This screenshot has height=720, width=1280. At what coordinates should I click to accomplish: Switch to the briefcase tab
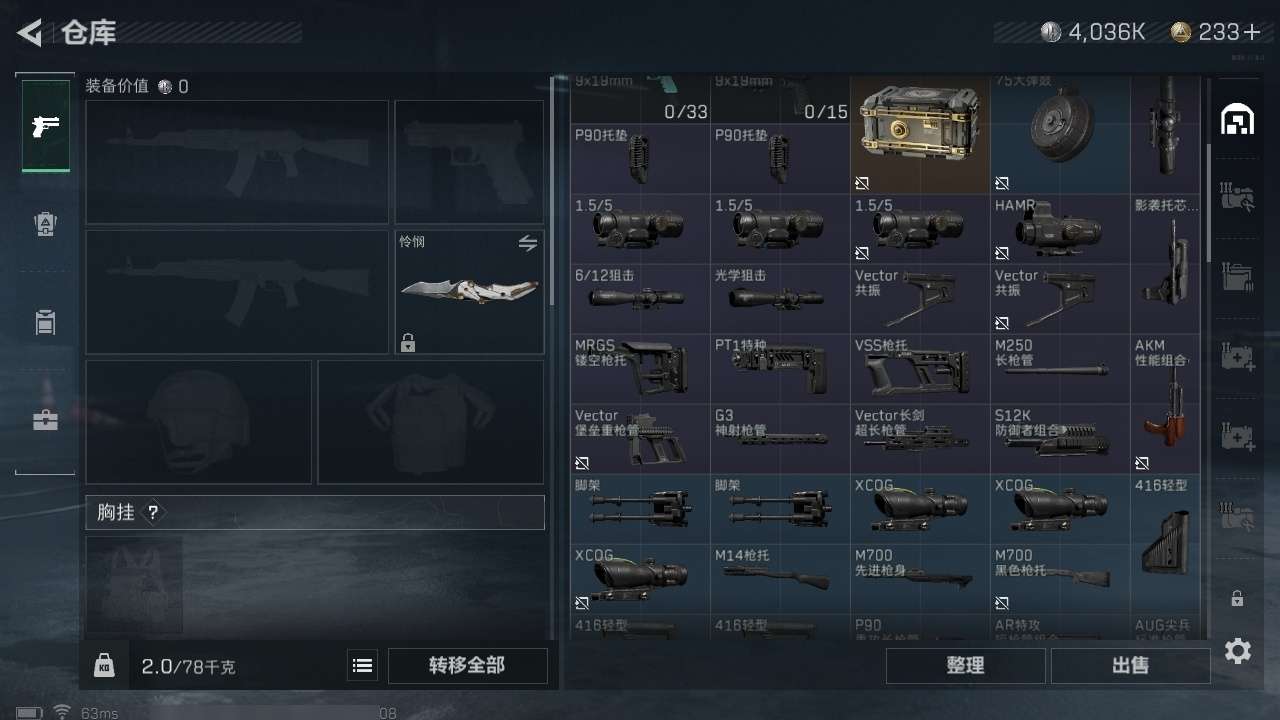pyautogui.click(x=46, y=420)
